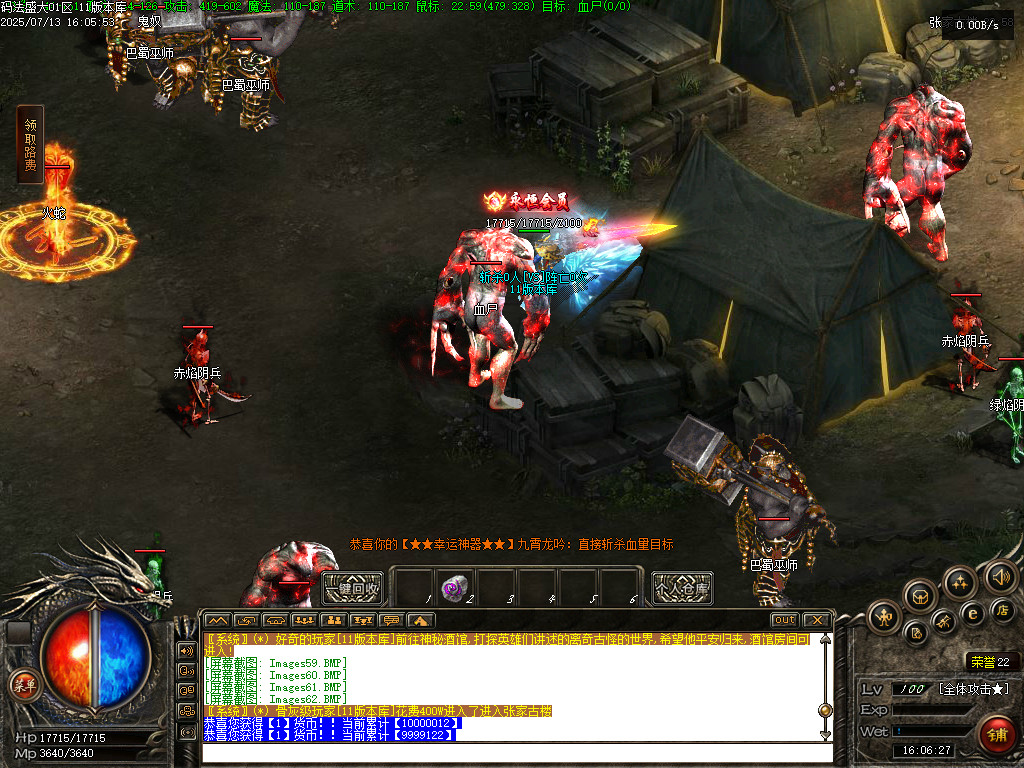Select the first chat tab with mountain icon
The width and height of the screenshot is (1024, 768).
pyautogui.click(x=217, y=620)
